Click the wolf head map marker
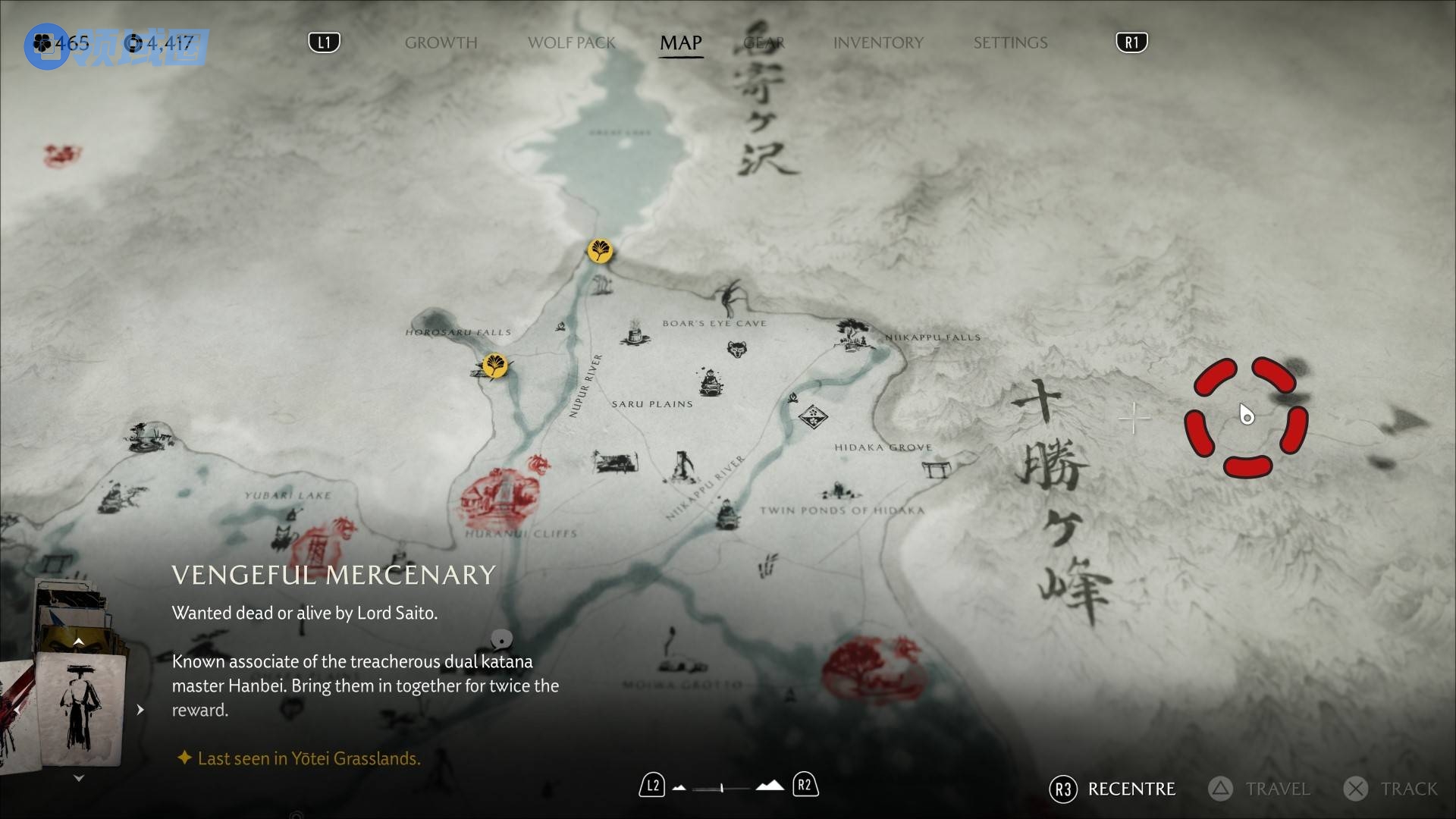Viewport: 1456px width, 819px height. (x=736, y=349)
